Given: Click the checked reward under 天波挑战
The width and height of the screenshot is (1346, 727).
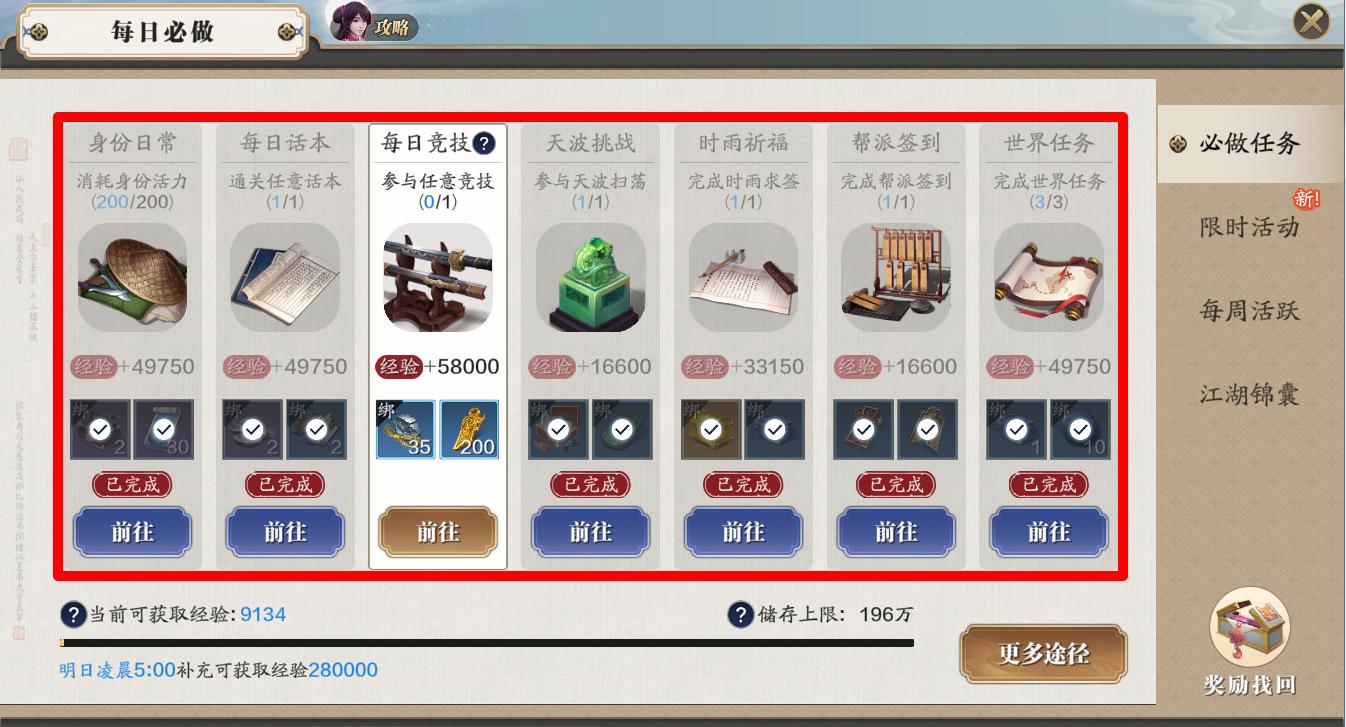Looking at the screenshot, I should click(558, 428).
